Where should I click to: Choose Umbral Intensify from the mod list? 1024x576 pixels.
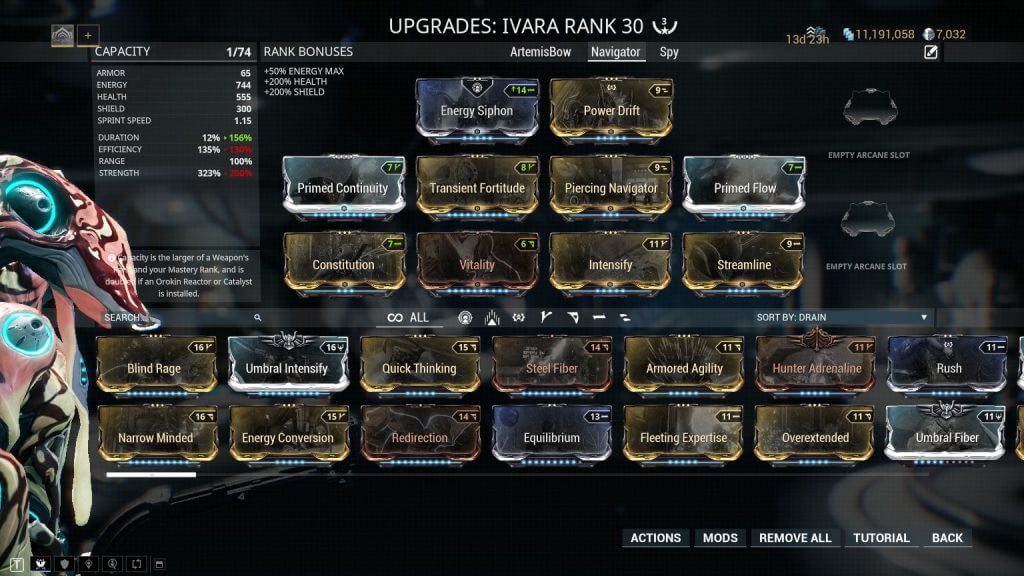(287, 368)
